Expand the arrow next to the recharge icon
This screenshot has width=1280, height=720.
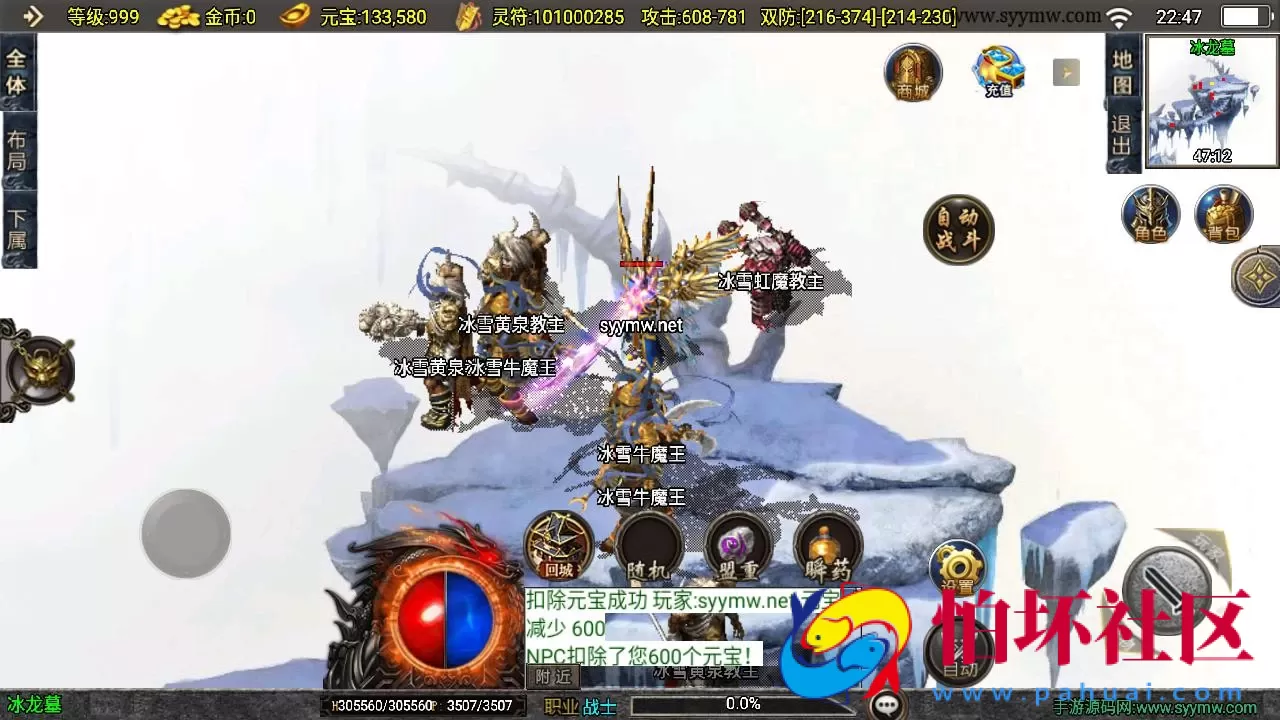1065,71
